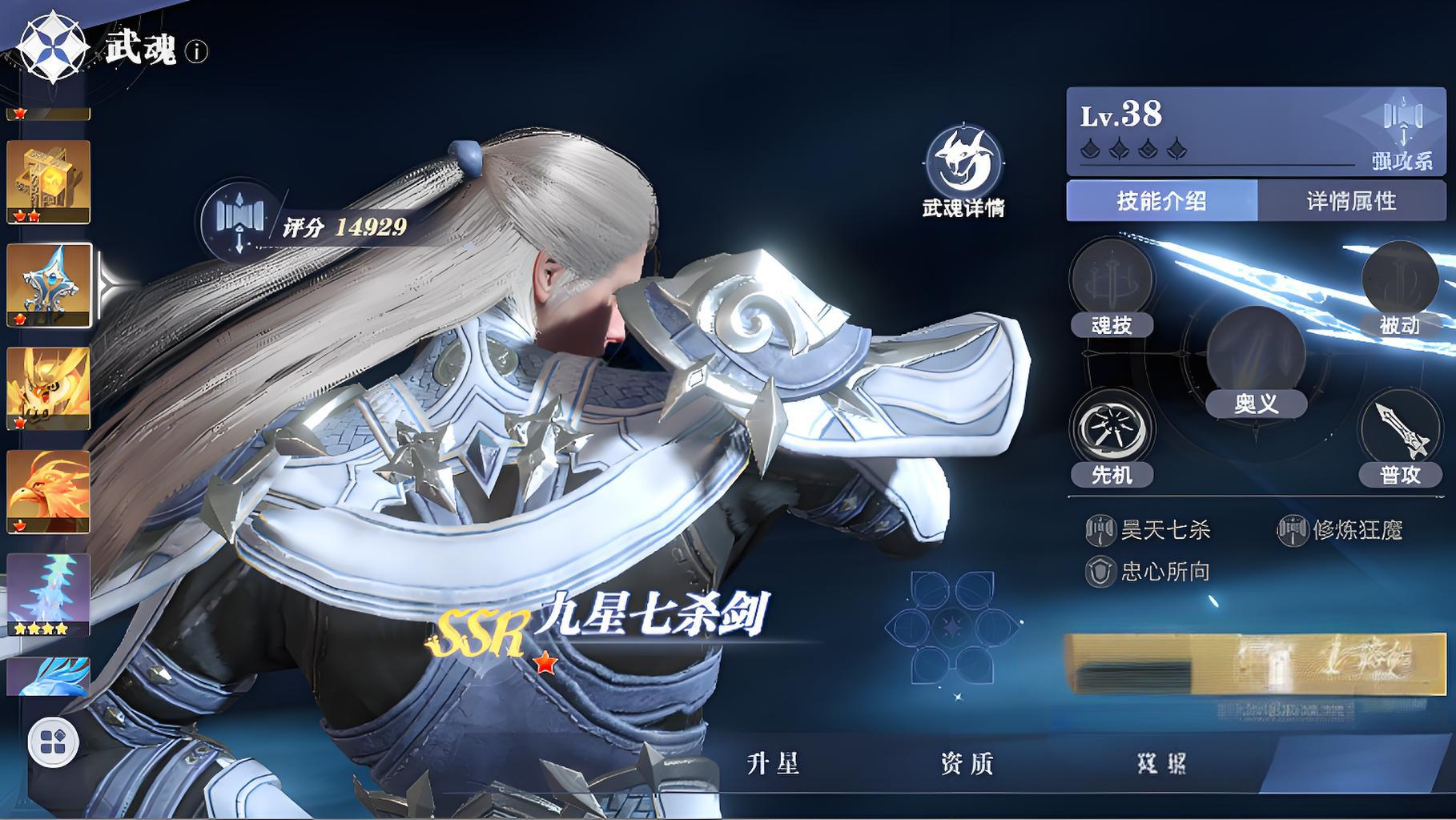Open the 武魂详情 dragon emblem
The image size is (1456, 820).
pyautogui.click(x=964, y=163)
